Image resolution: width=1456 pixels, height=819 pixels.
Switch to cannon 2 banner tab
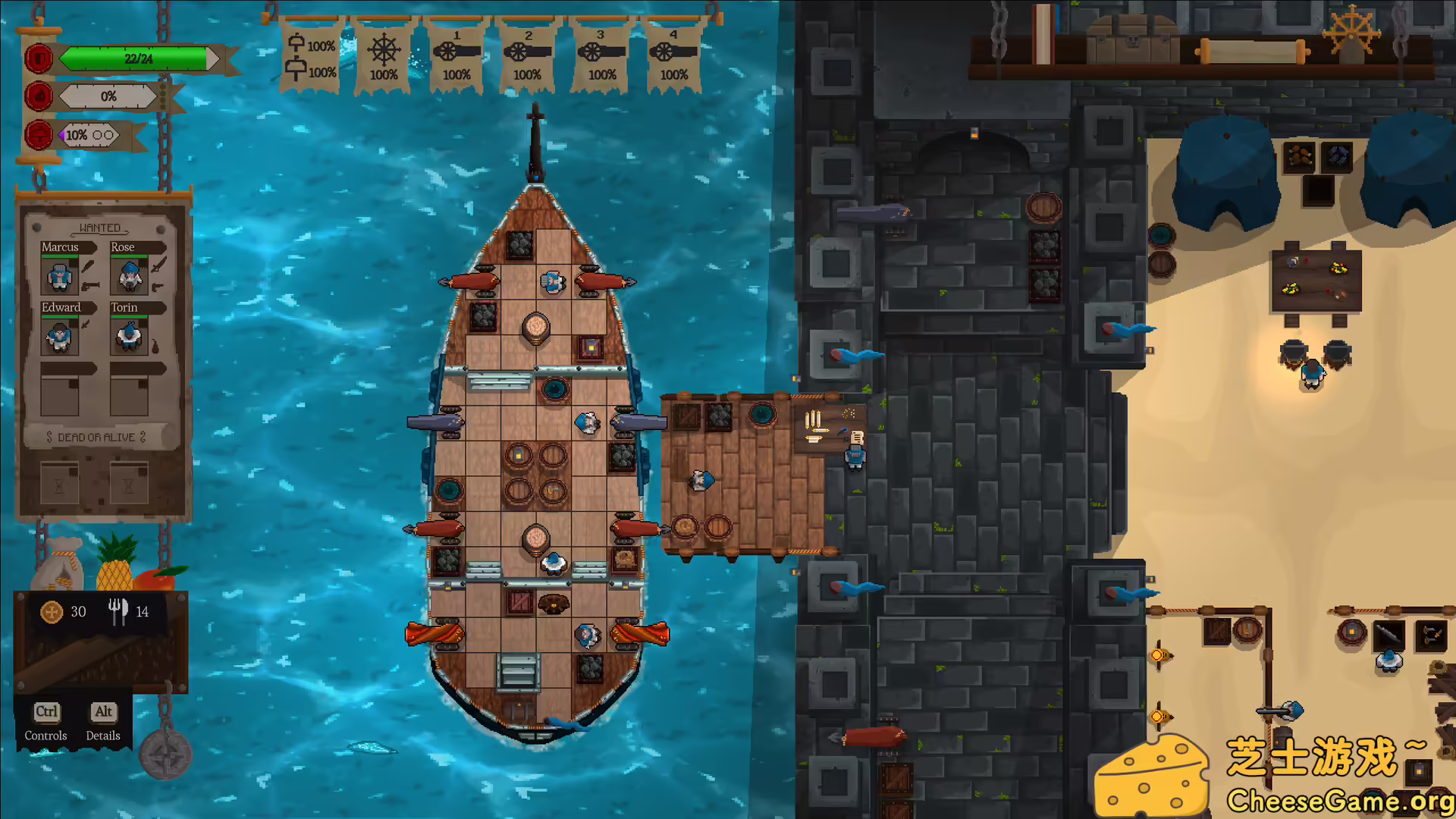(x=528, y=53)
